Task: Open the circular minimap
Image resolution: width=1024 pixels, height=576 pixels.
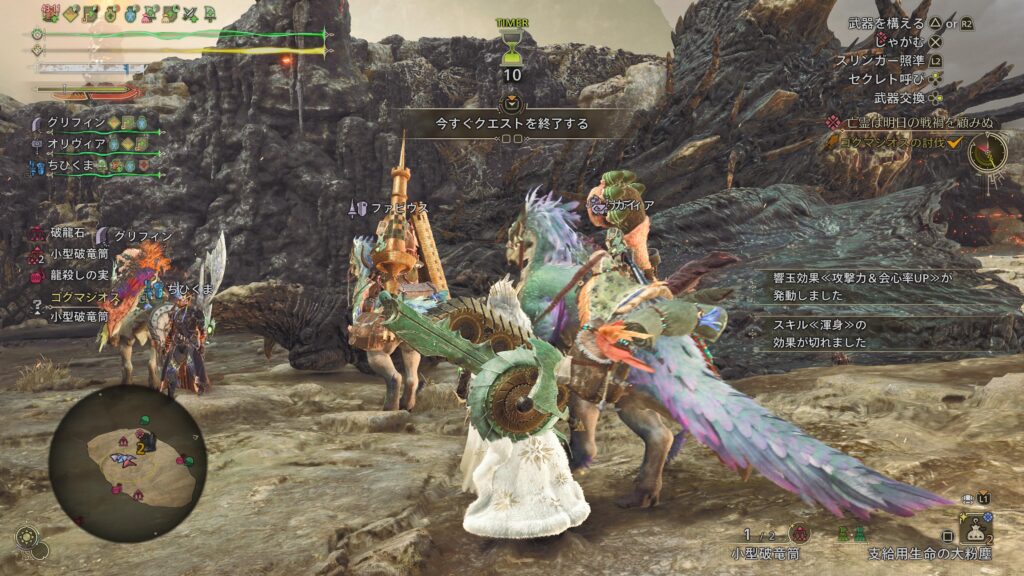Action: coord(127,463)
